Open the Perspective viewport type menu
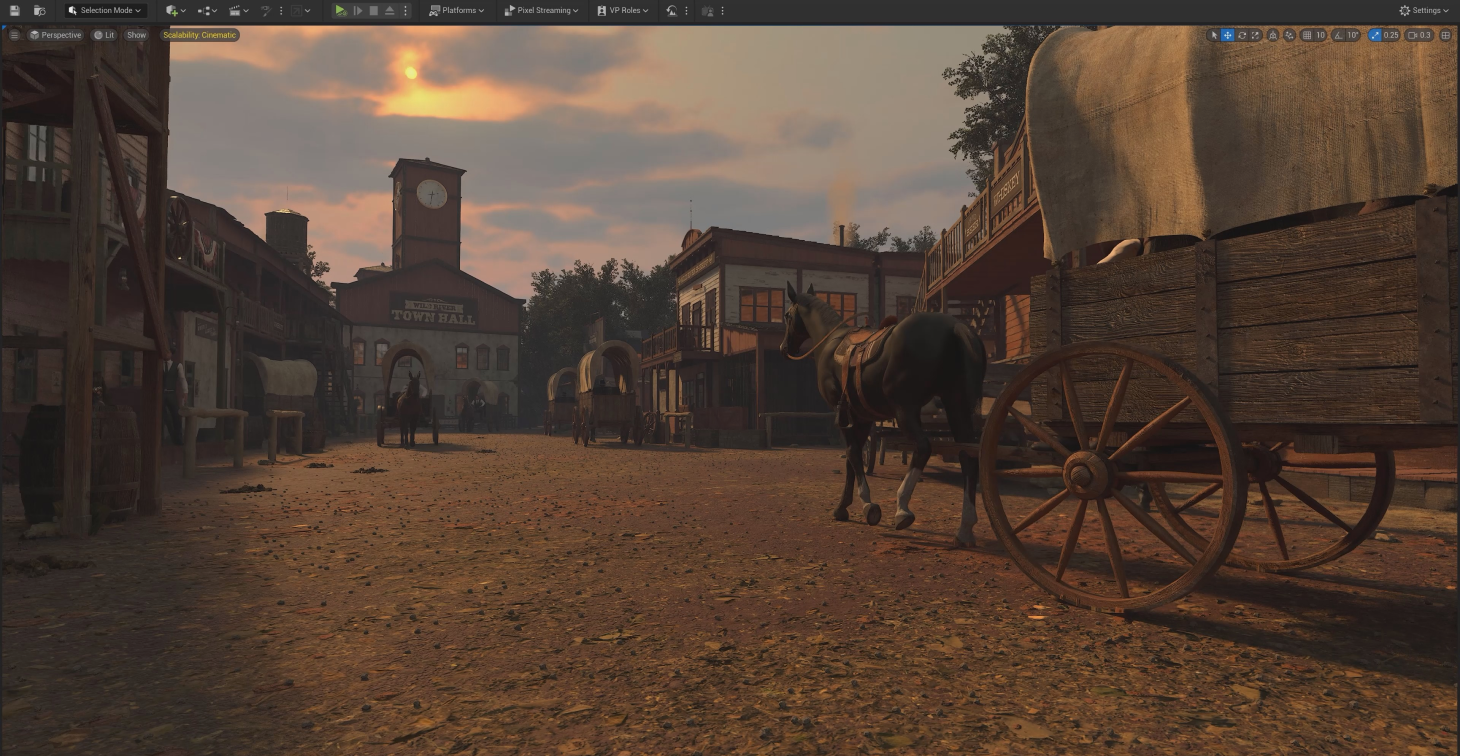 56,35
